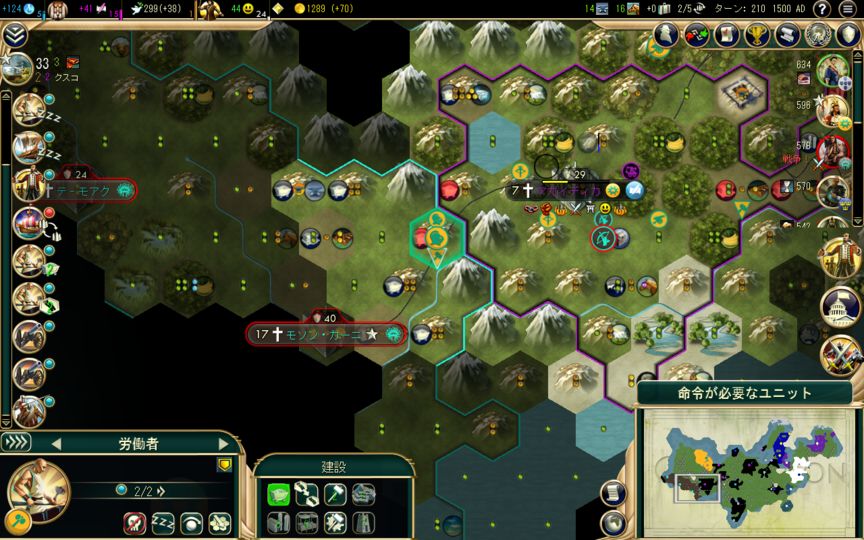Put the worker to sleep

point(164,523)
